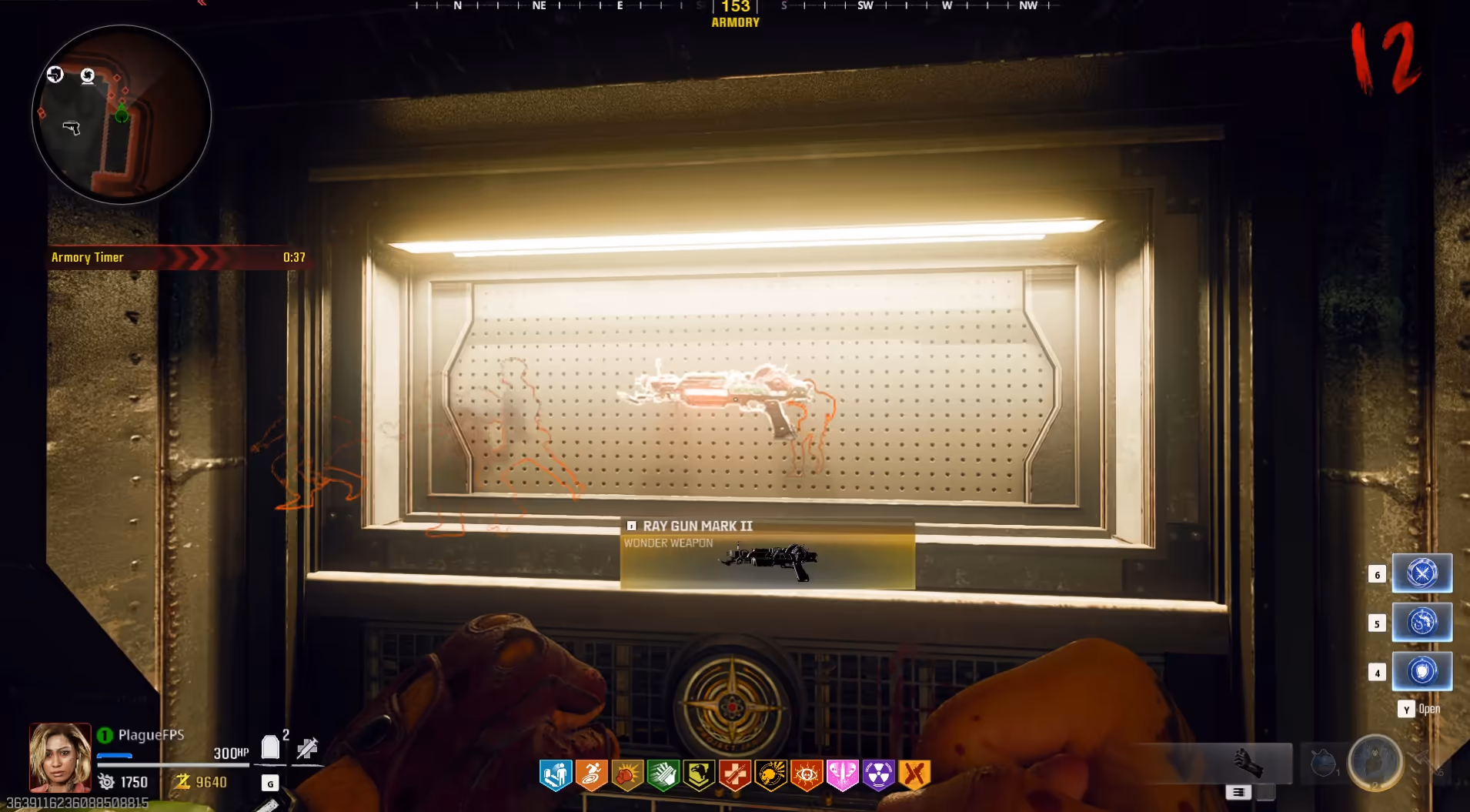Click the Stamin-Up running man perk icon
This screenshot has height=812, width=1470.
[591, 775]
